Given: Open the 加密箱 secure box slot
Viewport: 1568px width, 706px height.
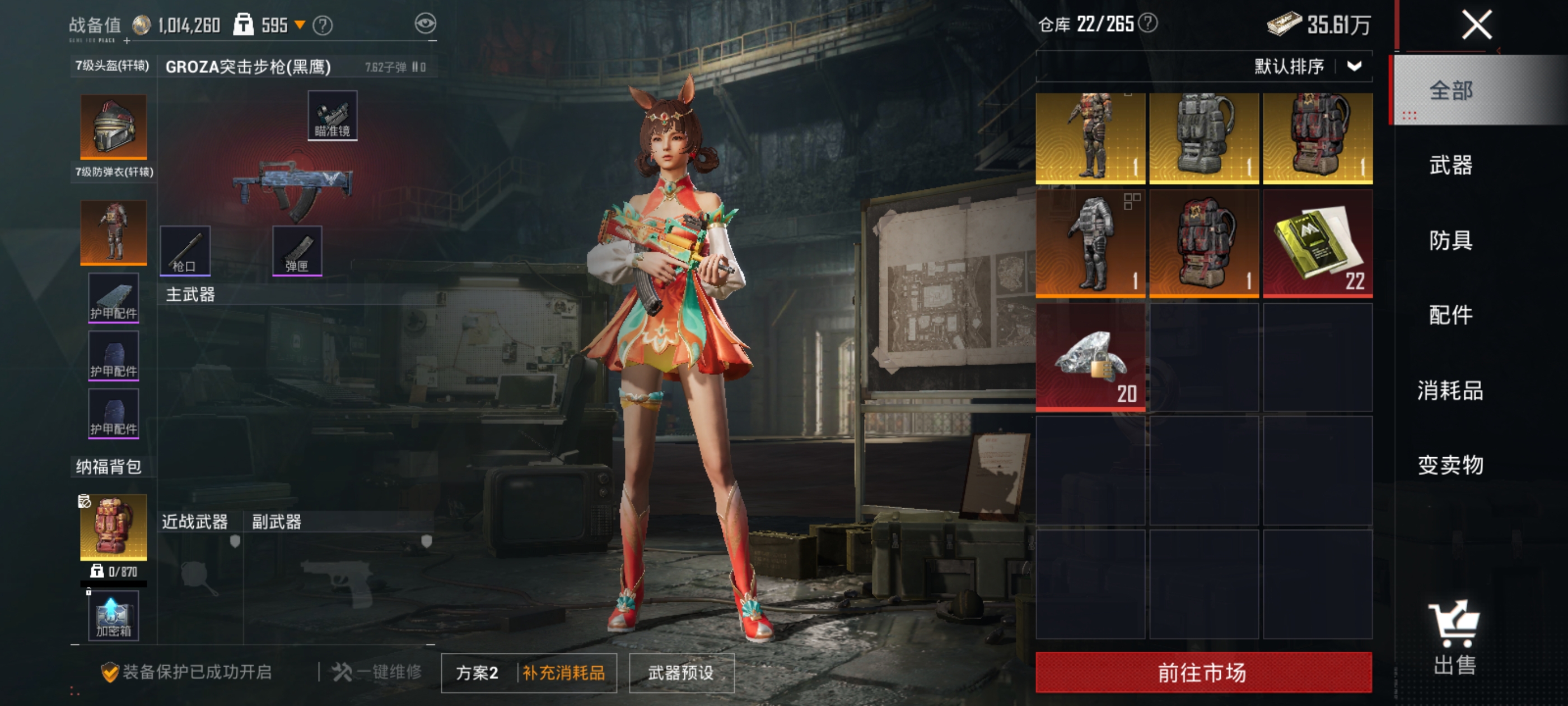Looking at the screenshot, I should pos(113,616).
